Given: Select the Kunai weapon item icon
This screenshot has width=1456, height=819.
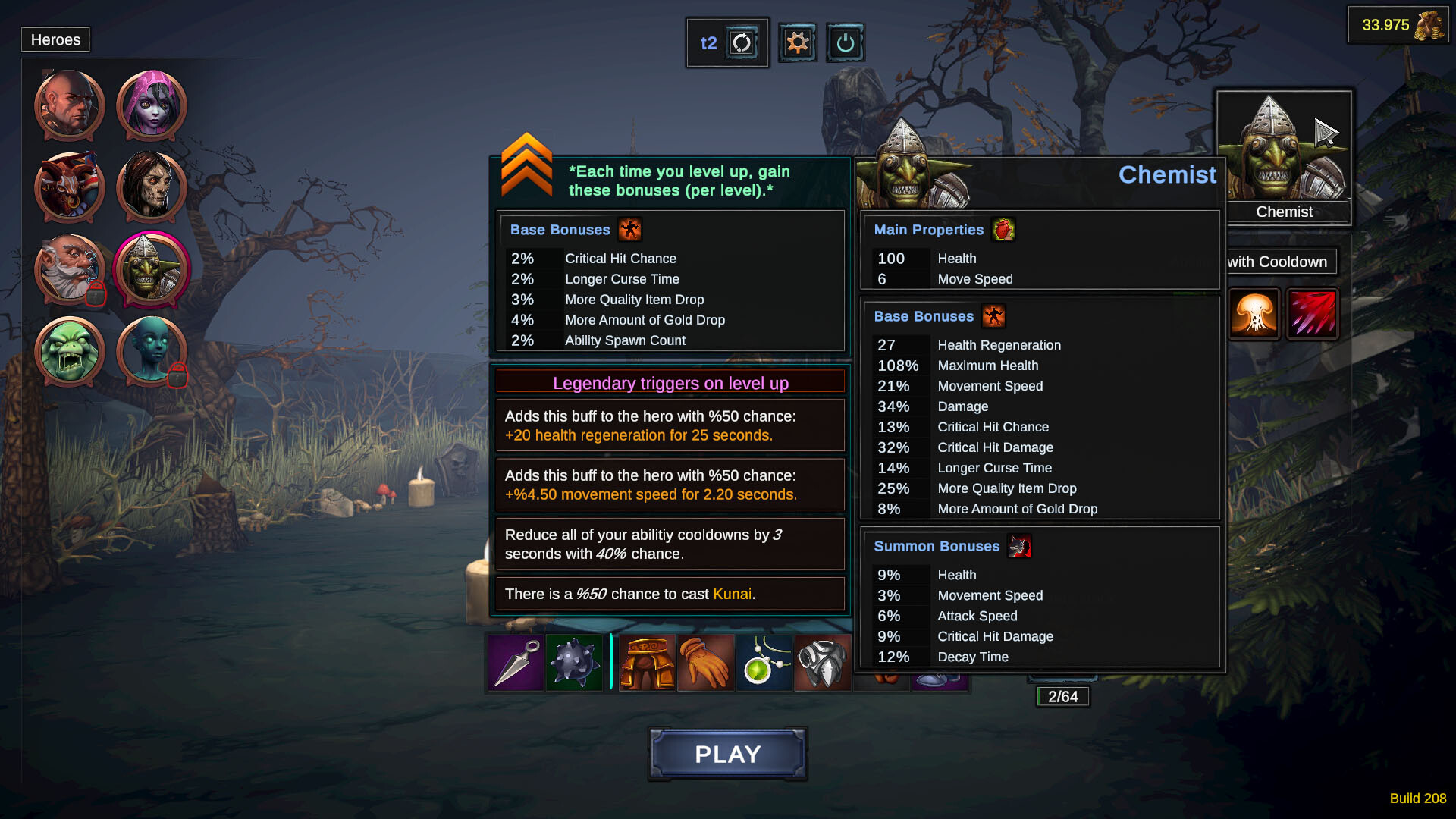Looking at the screenshot, I should [514, 664].
